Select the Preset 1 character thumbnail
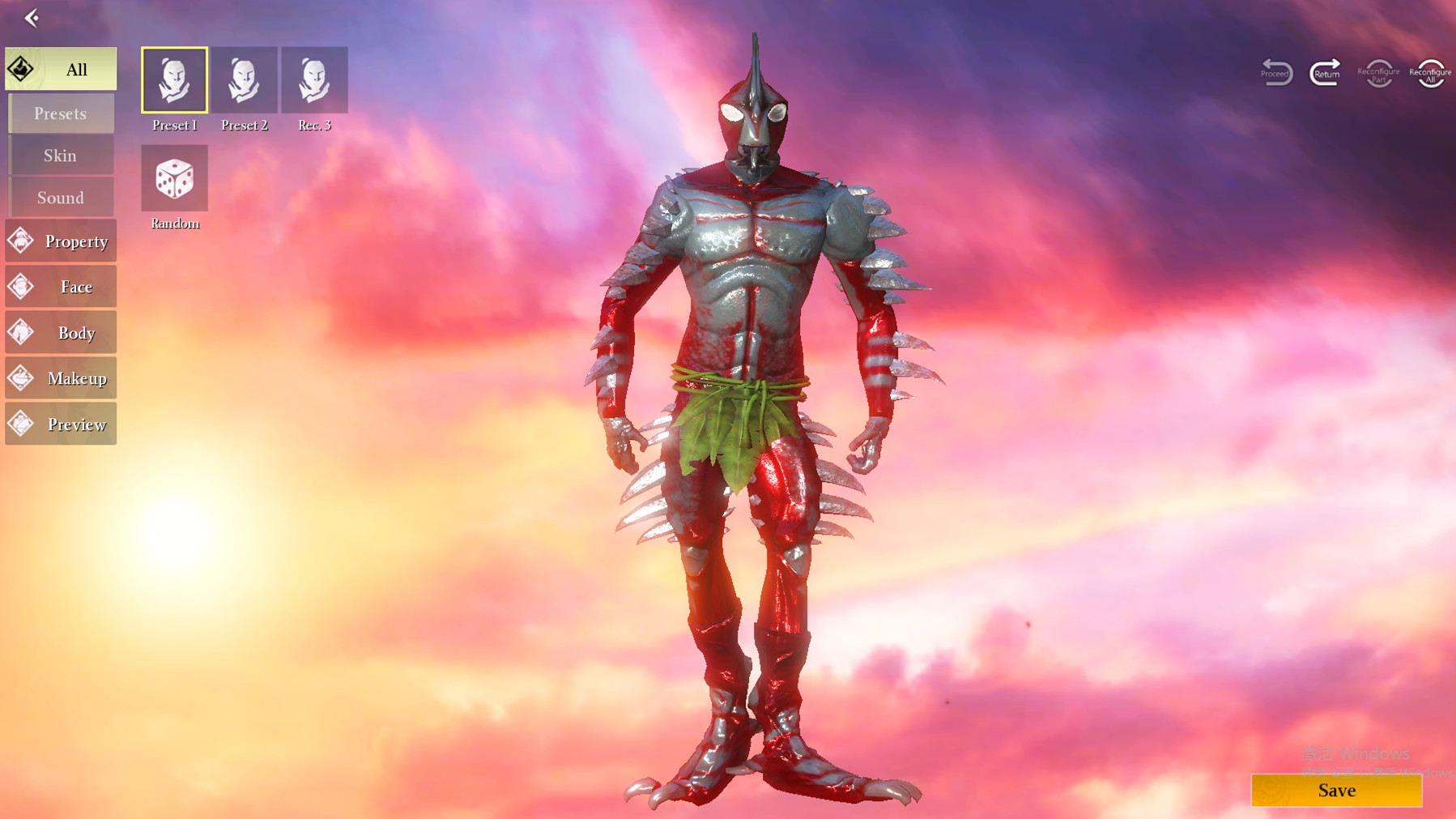1456x819 pixels. 173,79
